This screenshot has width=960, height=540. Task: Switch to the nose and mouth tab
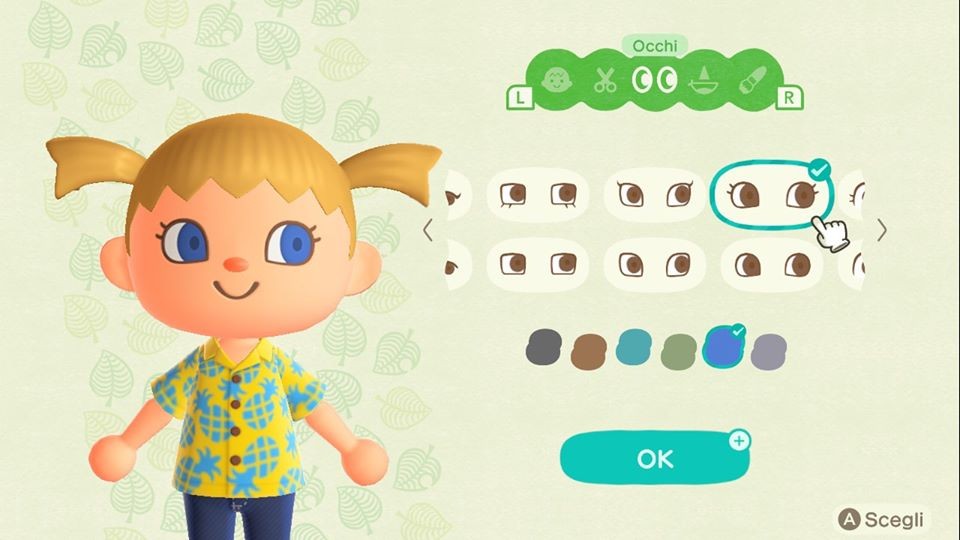pyautogui.click(x=704, y=81)
